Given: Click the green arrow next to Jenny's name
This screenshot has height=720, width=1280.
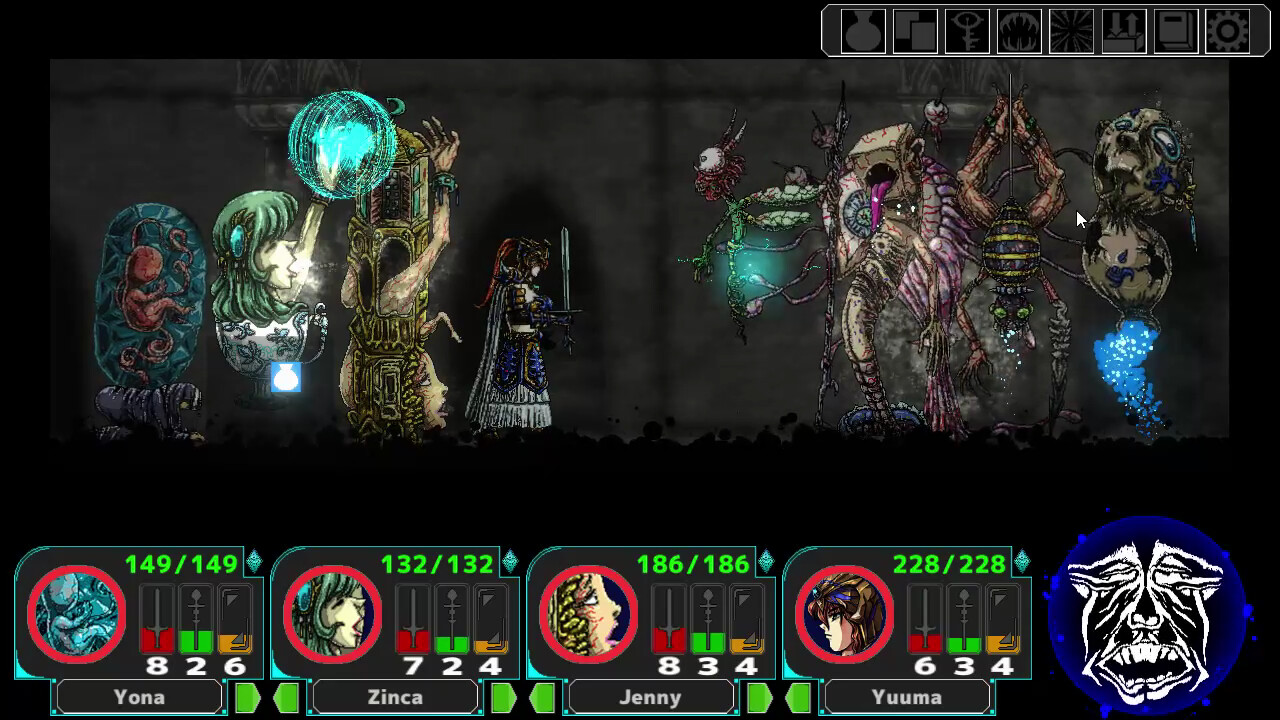Looking at the screenshot, I should tap(758, 696).
